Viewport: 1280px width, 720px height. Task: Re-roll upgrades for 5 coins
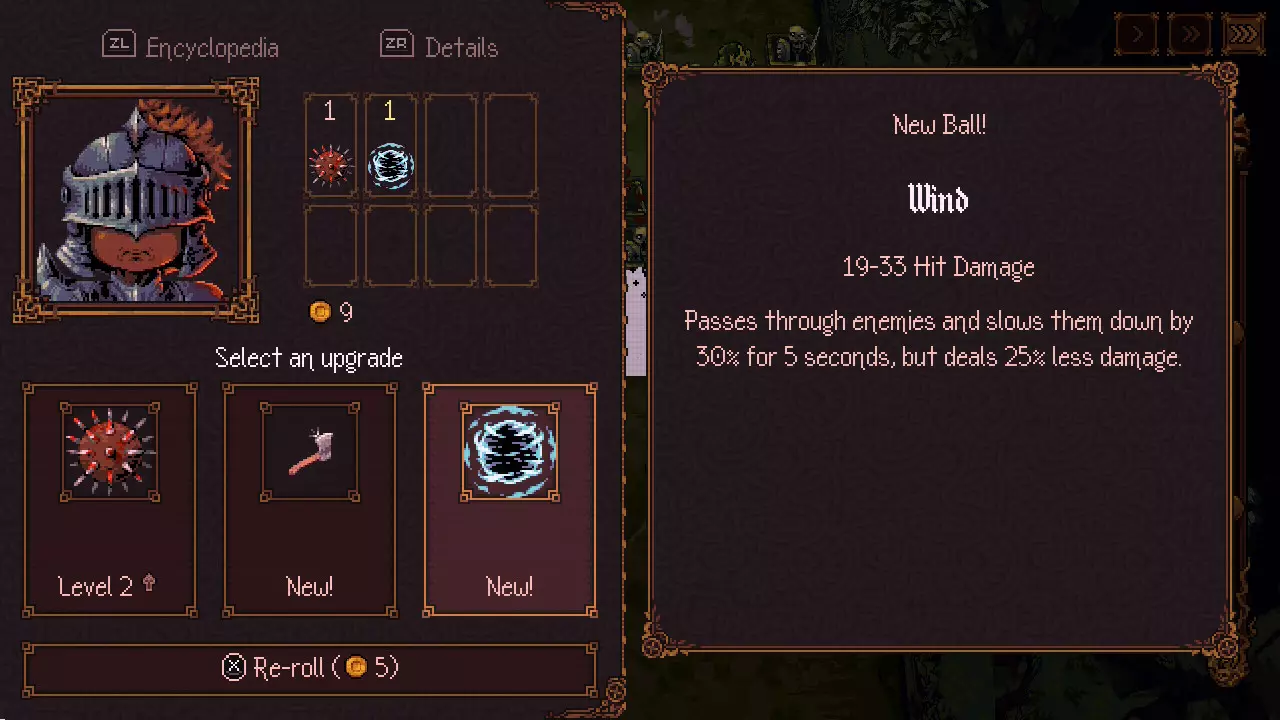310,668
